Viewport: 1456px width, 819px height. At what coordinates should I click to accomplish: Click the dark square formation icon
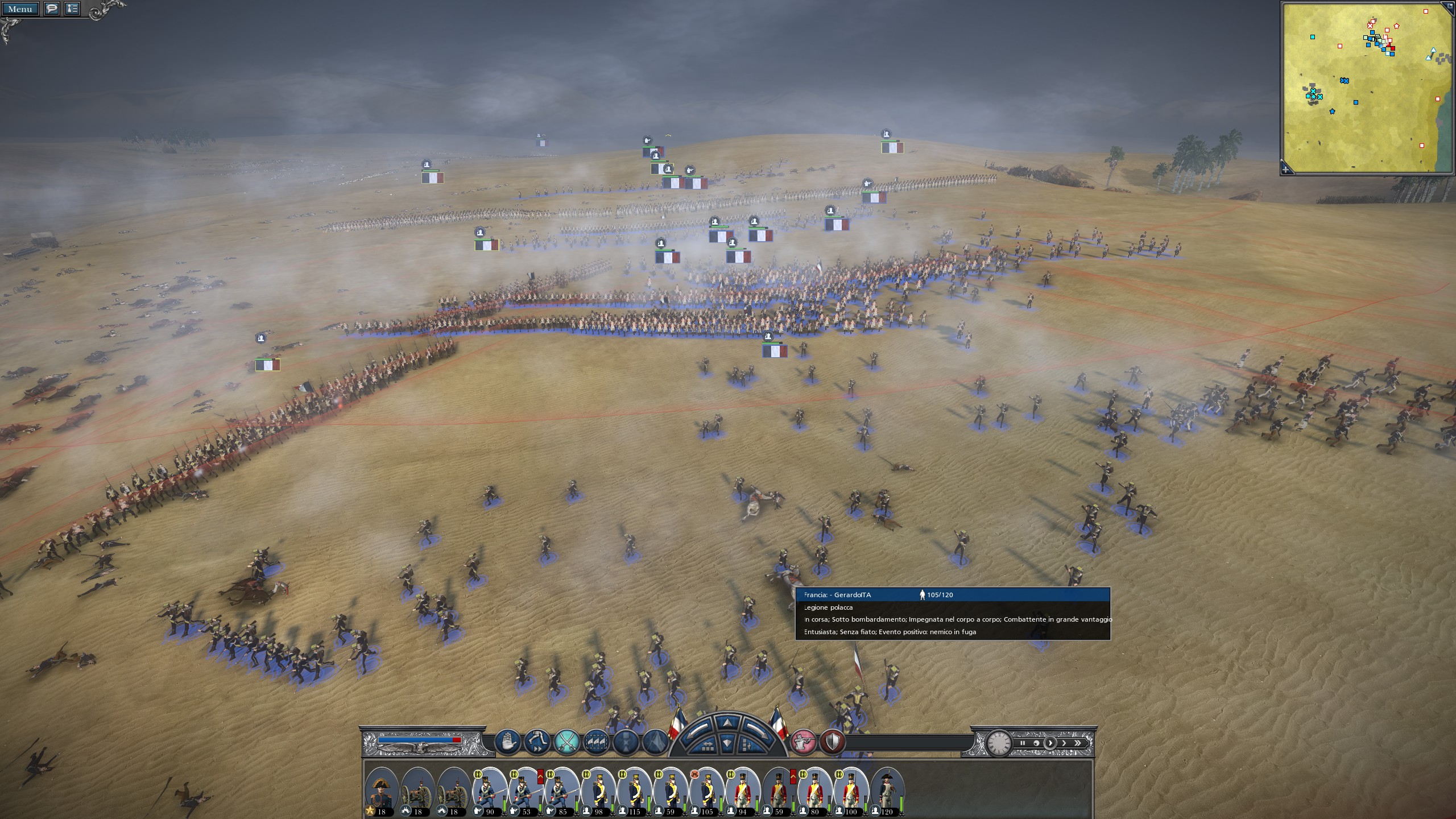tap(625, 741)
